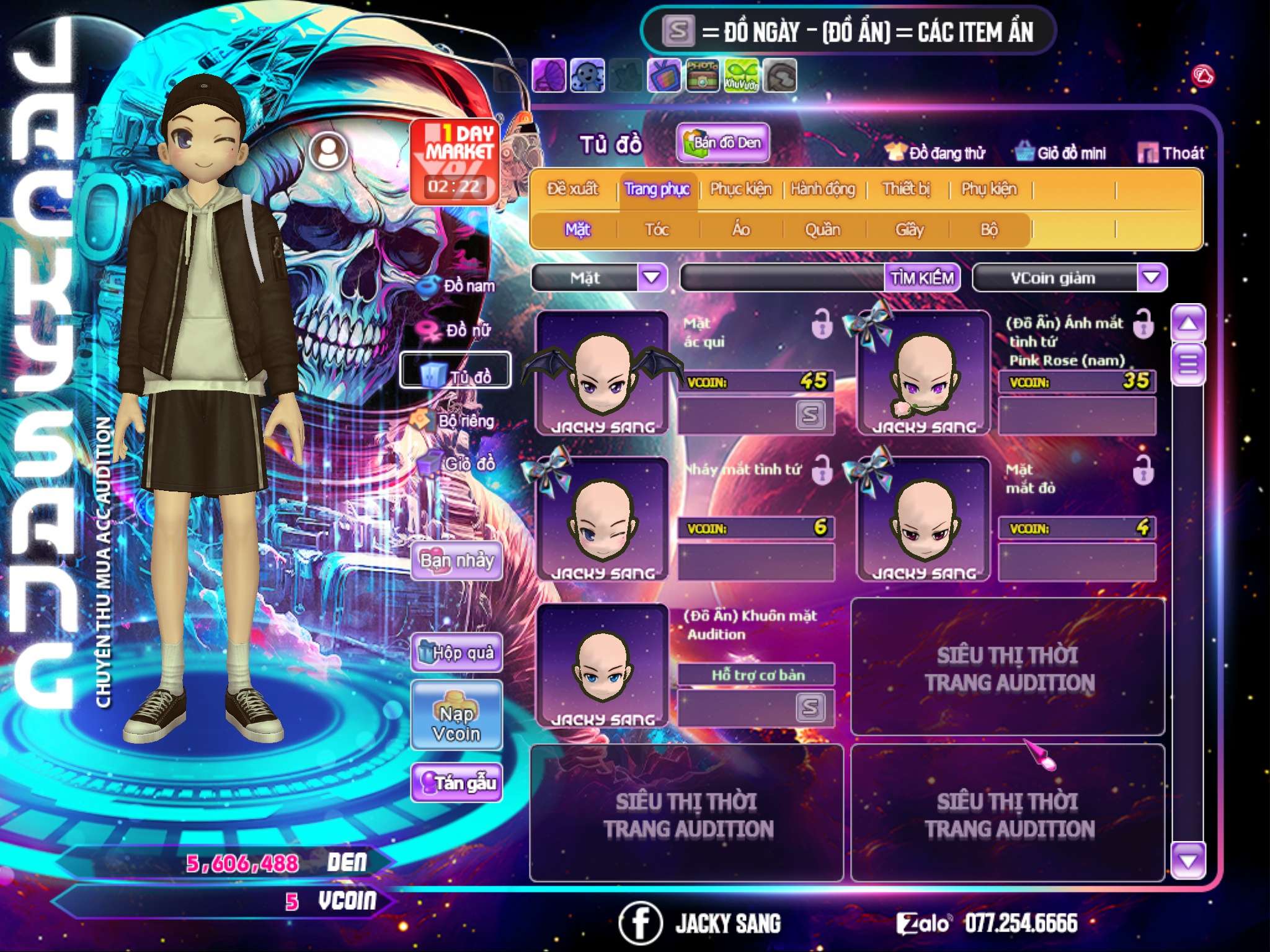Open the Hộp quà gift box
The width and height of the screenshot is (1270, 952).
[x=457, y=653]
